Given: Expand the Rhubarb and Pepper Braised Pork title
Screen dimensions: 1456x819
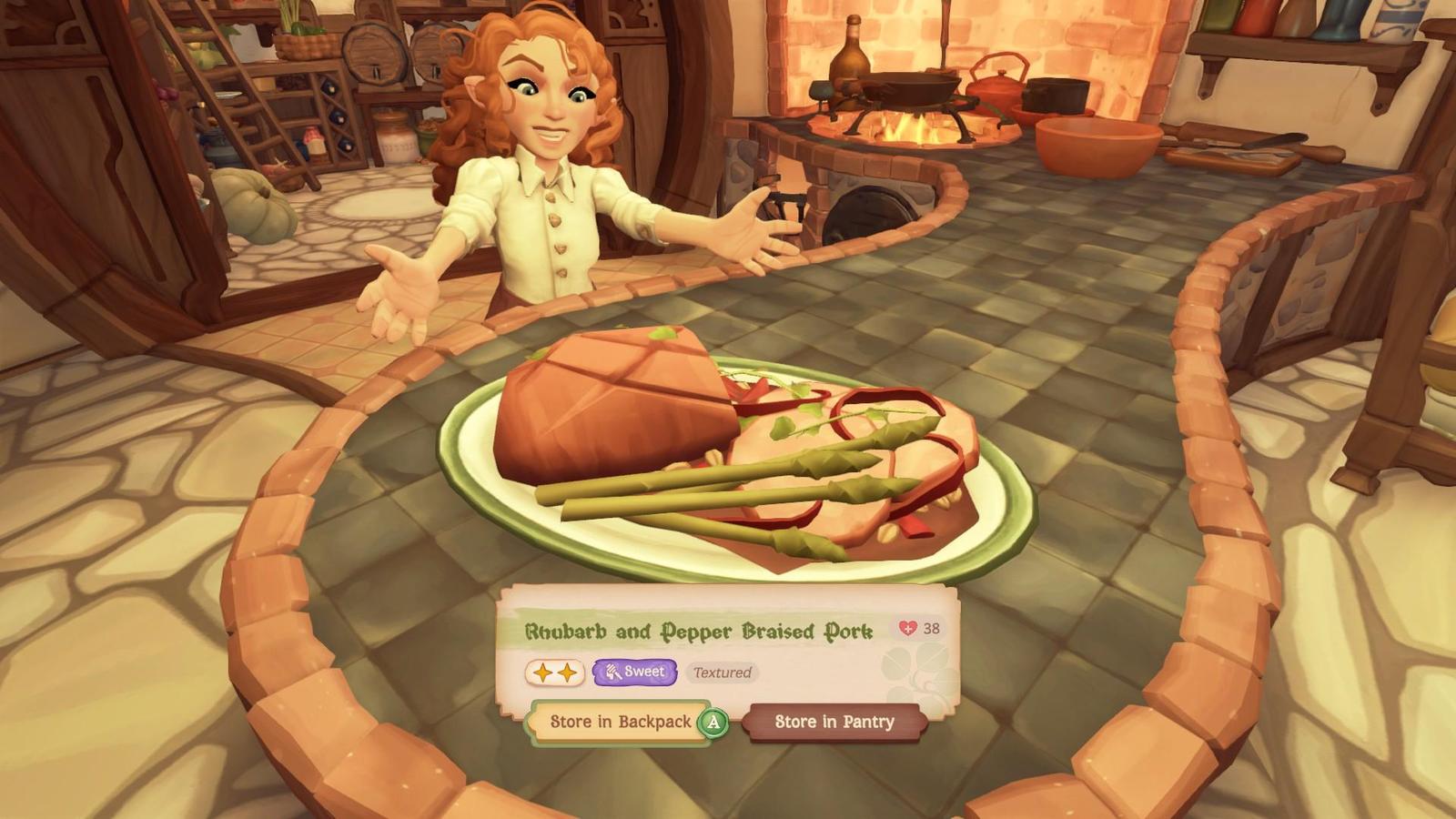Looking at the screenshot, I should pos(698,630).
